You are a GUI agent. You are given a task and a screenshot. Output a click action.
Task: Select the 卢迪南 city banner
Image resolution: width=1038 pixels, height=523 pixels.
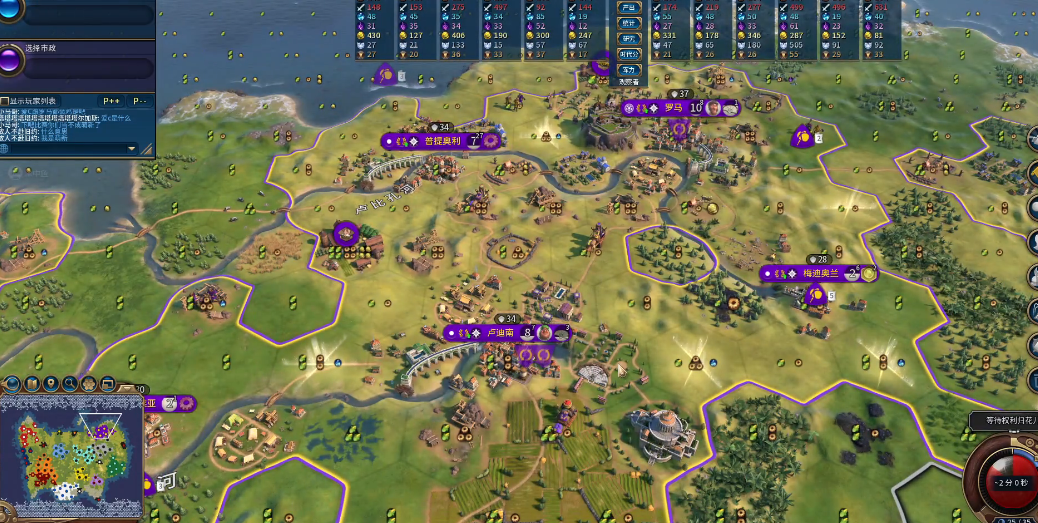499,332
